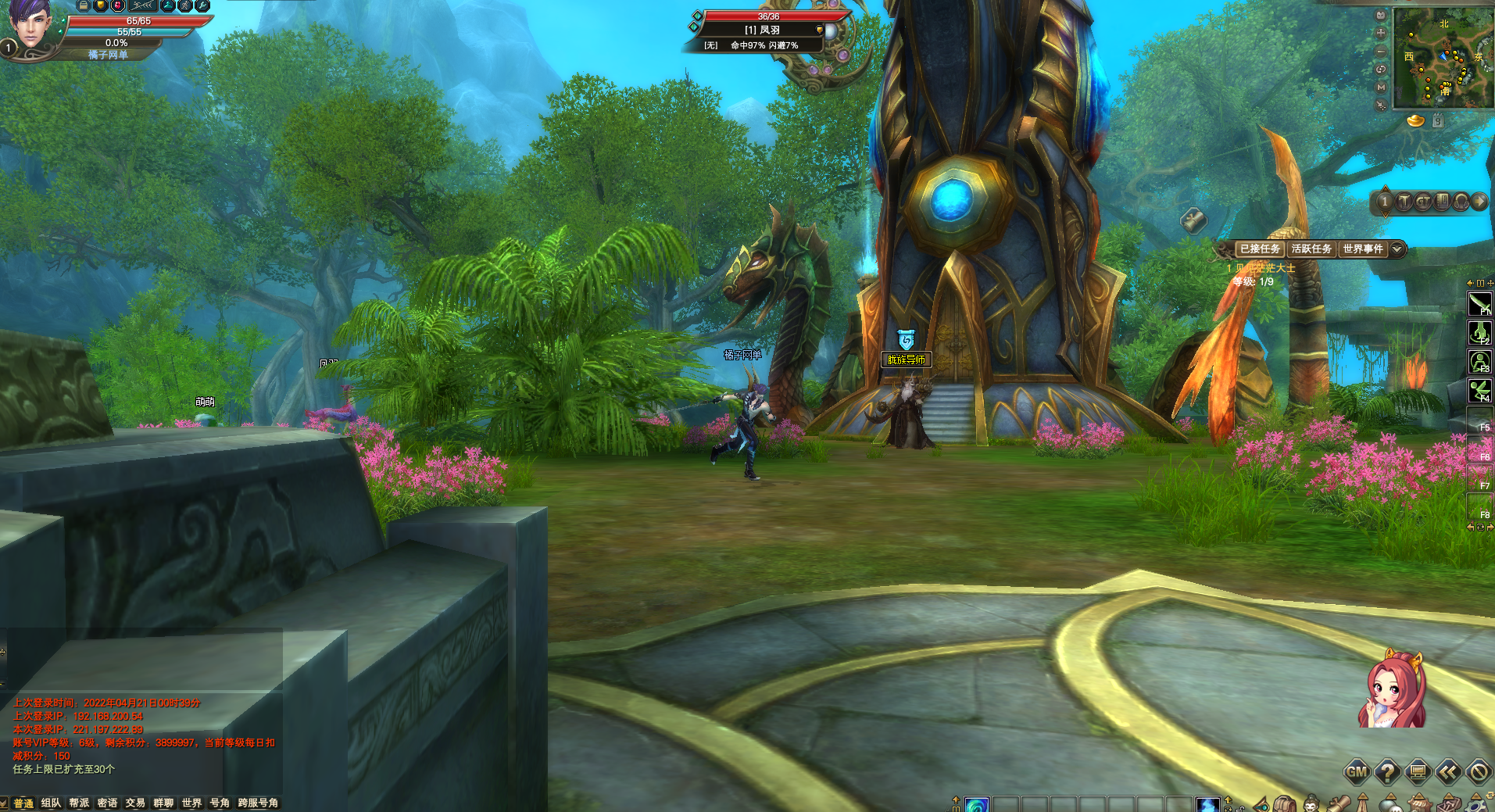
Task: Select the 帮派 chat channel tab
Action: click(79, 803)
